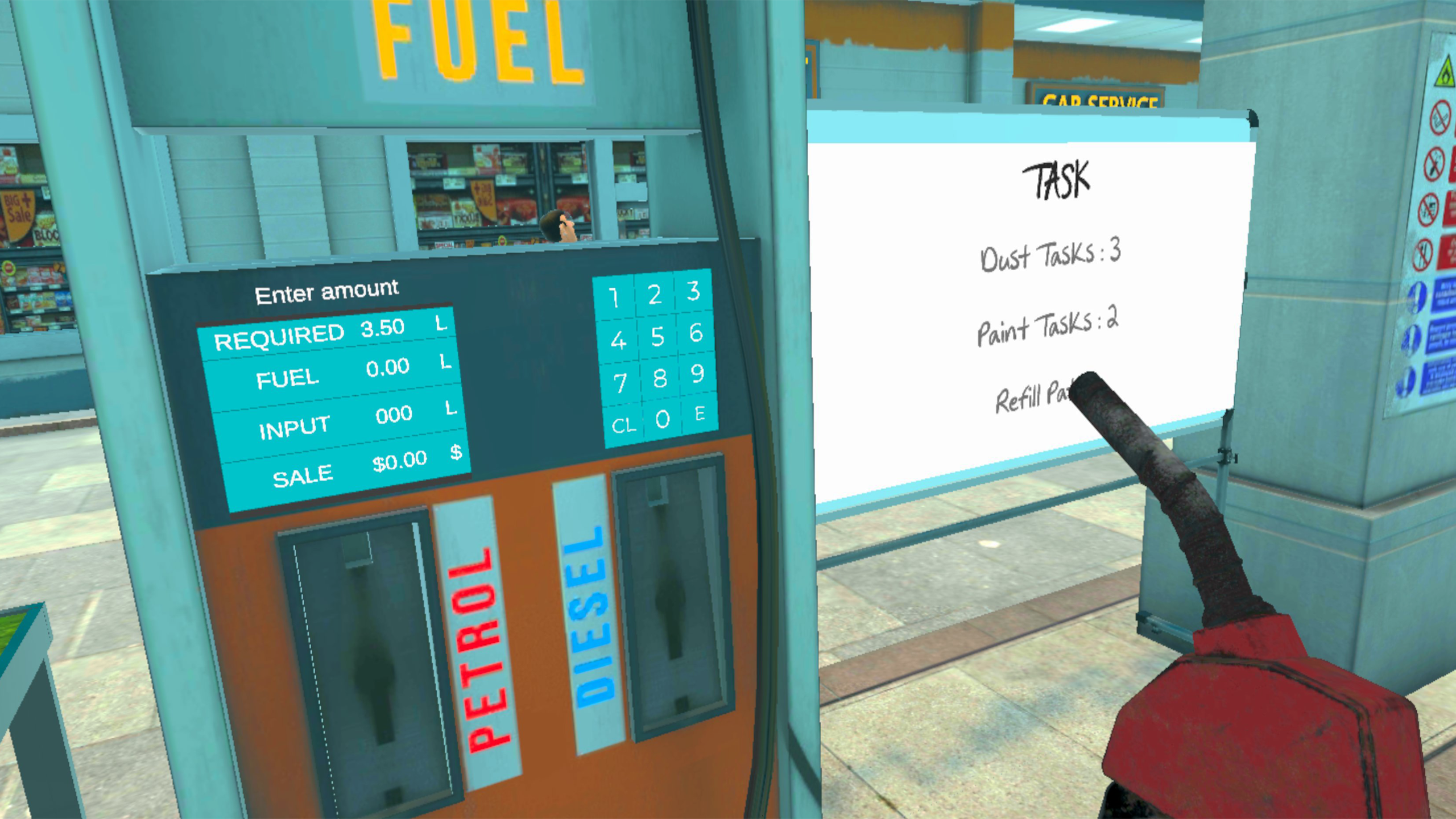Image resolution: width=1456 pixels, height=819 pixels.
Task: Enter digit 2 on the pump keypad
Action: coord(654,295)
